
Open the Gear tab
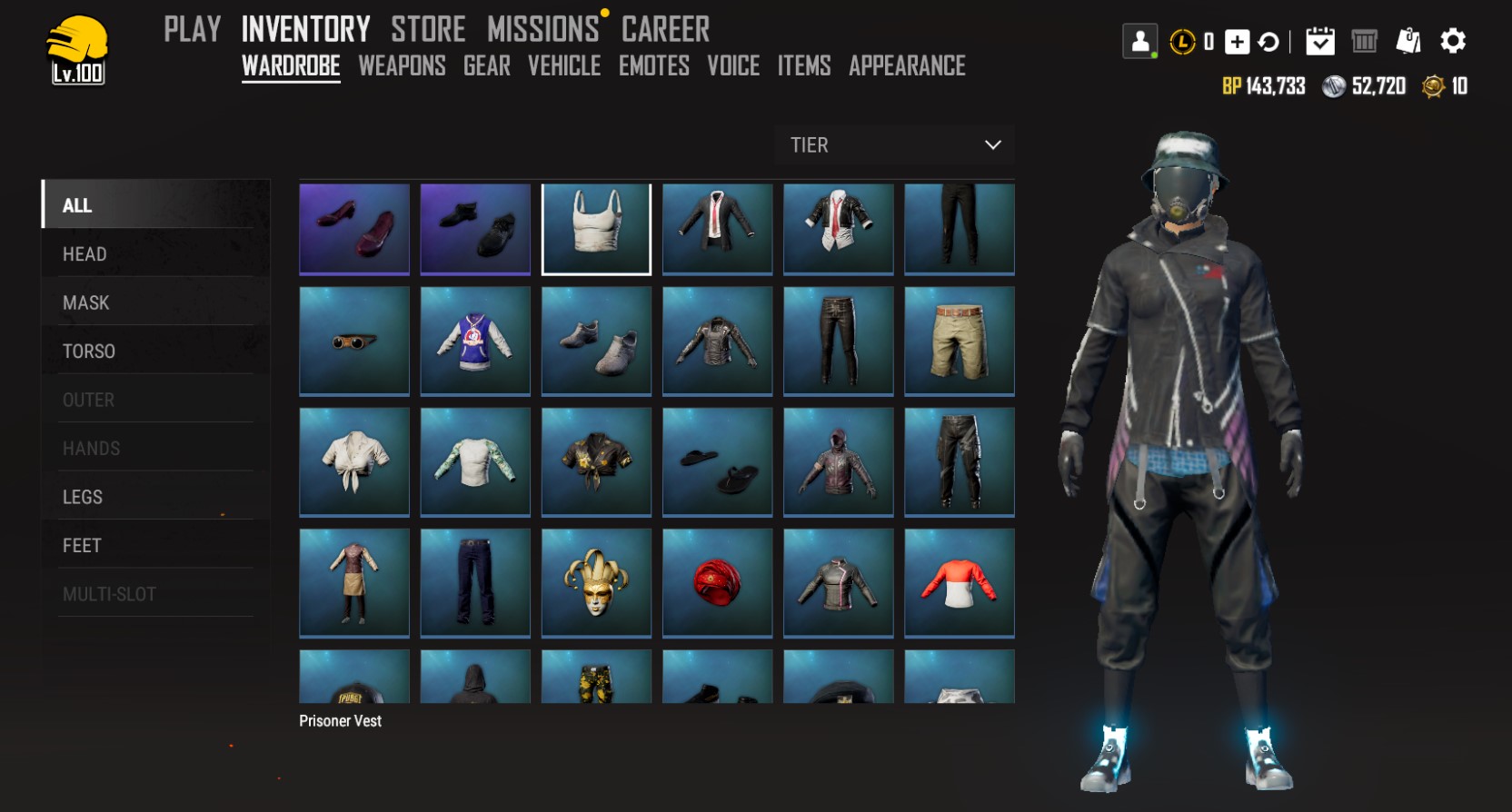click(x=486, y=66)
